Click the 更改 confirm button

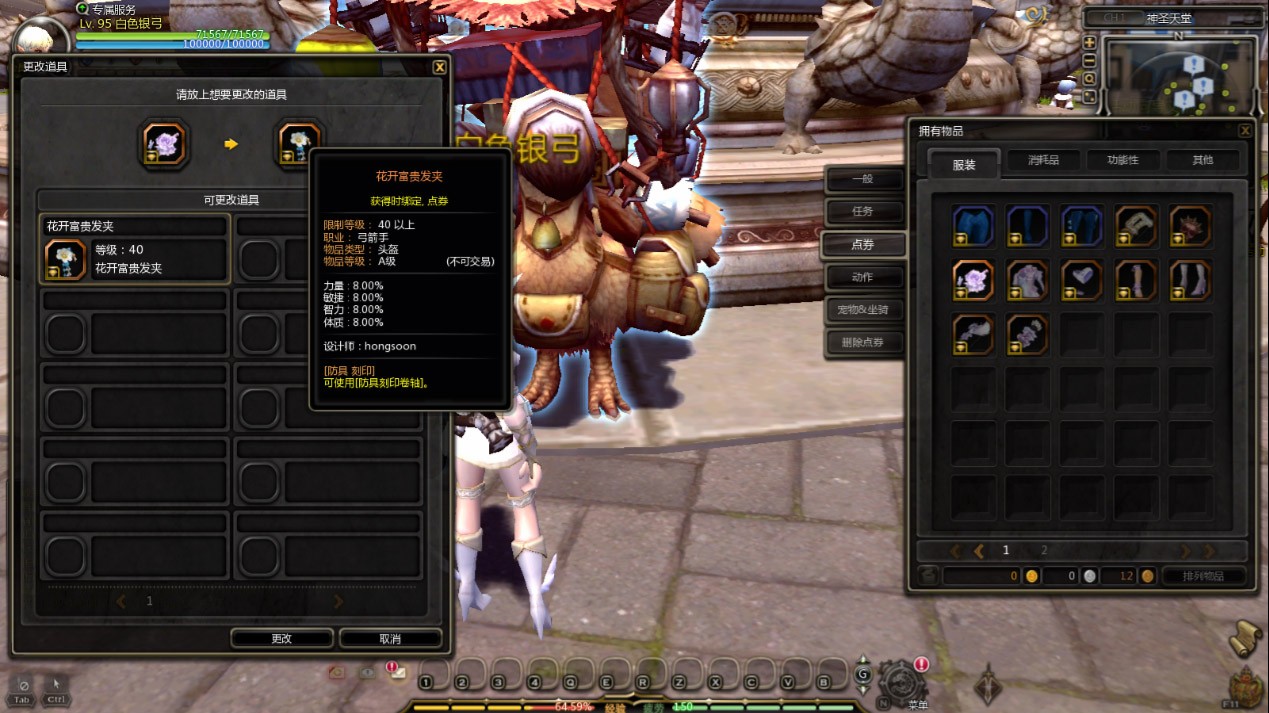pos(282,638)
